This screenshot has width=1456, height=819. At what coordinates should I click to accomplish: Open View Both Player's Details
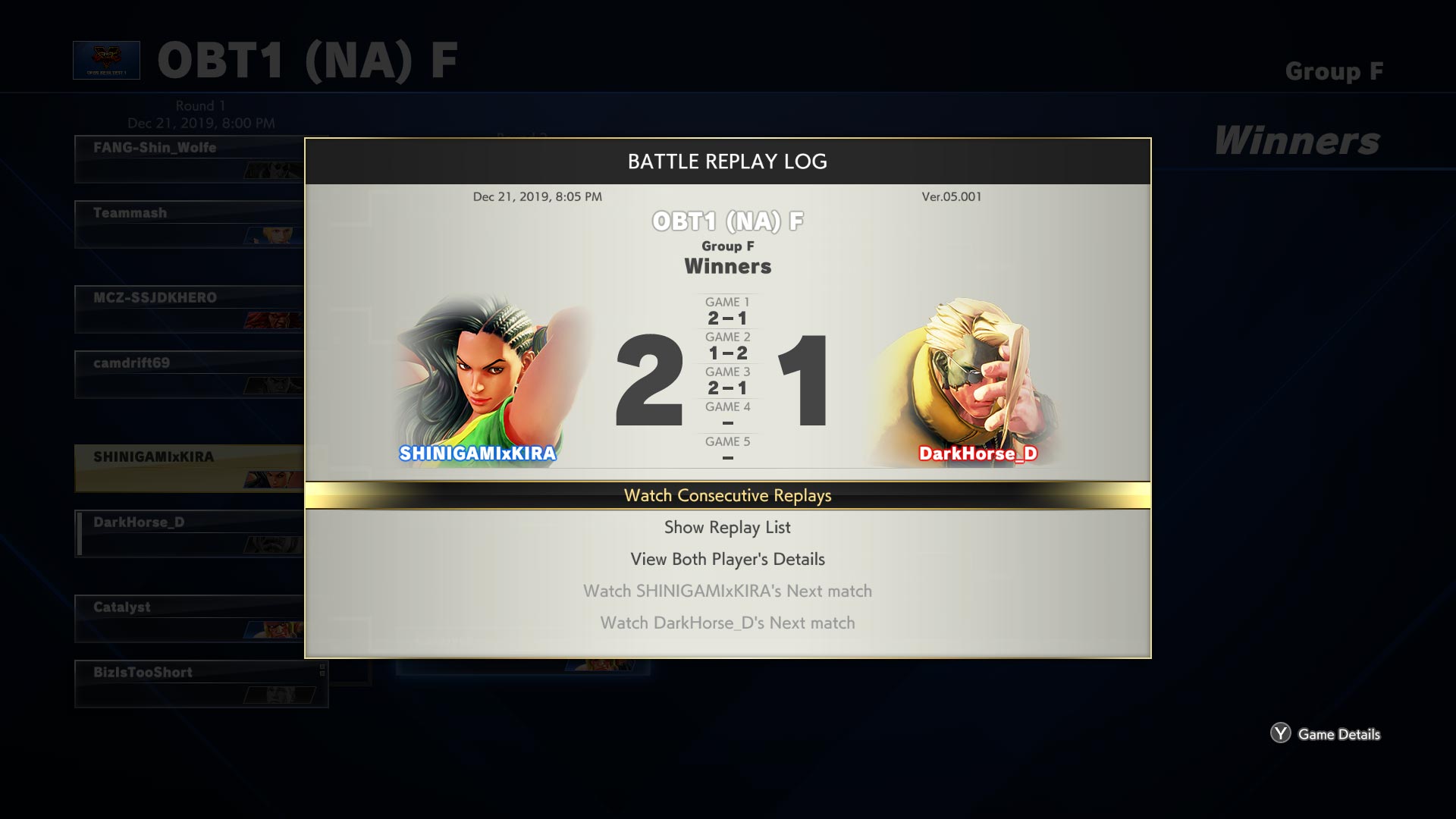point(726,559)
